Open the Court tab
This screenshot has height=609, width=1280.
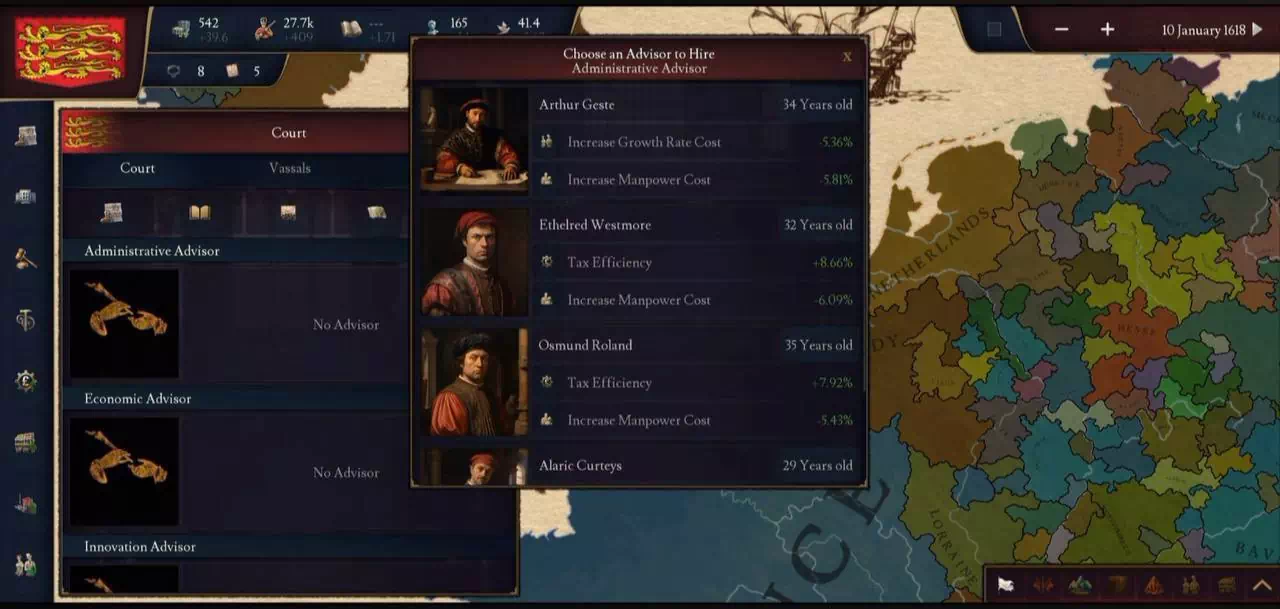click(137, 168)
